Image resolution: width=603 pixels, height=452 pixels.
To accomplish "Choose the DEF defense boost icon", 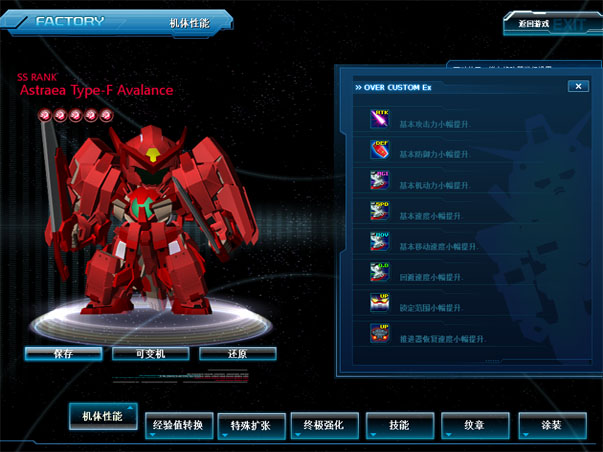I will tap(381, 150).
